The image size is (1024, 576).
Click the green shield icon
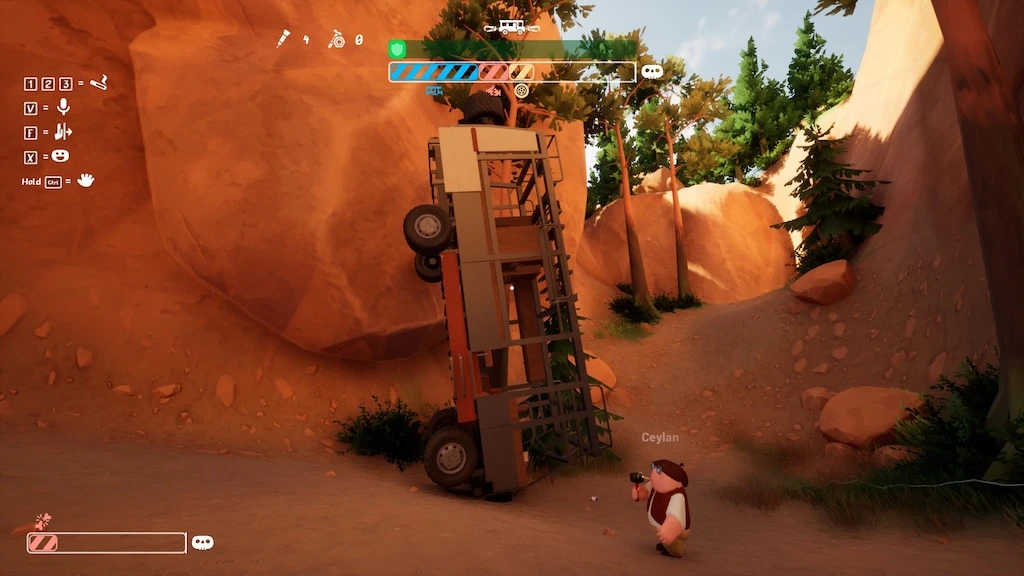(x=397, y=48)
